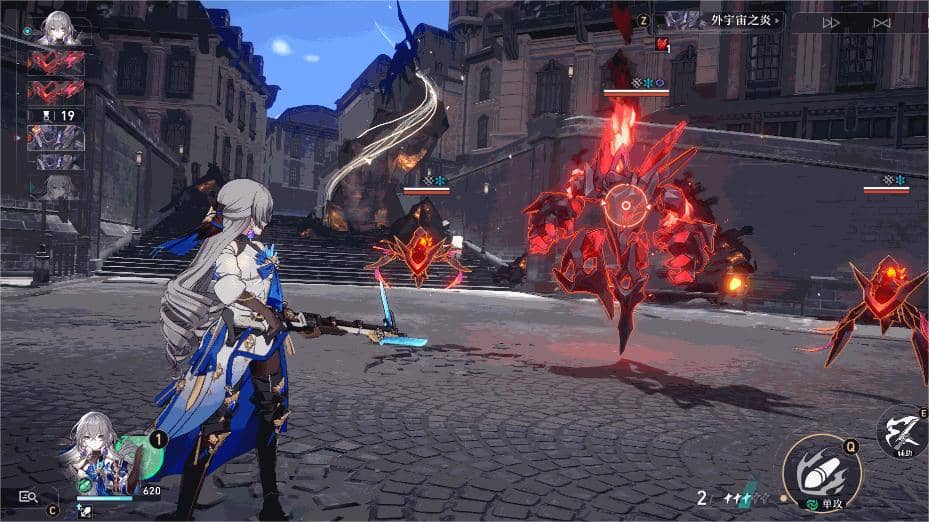The width and height of the screenshot is (929, 522).
Task: Toggle the double-speed battle button
Action: pos(831,22)
